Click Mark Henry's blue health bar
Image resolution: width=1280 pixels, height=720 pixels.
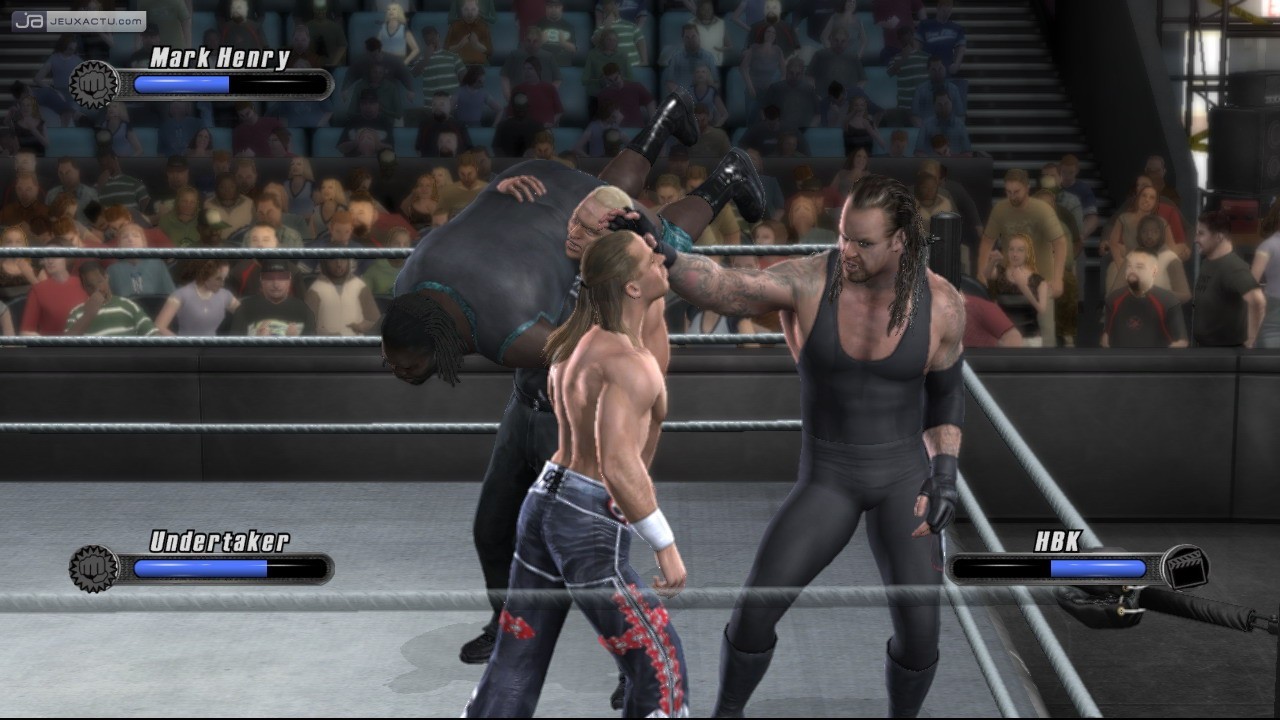(180, 85)
